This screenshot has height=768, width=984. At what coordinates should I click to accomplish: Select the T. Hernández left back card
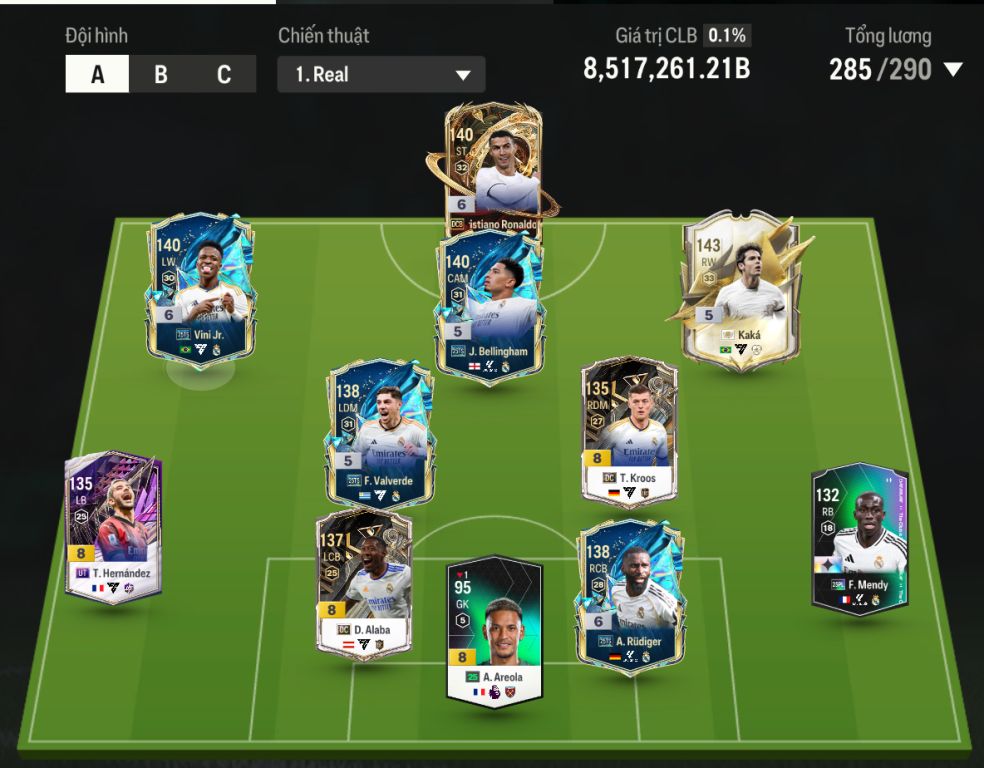[x=113, y=527]
